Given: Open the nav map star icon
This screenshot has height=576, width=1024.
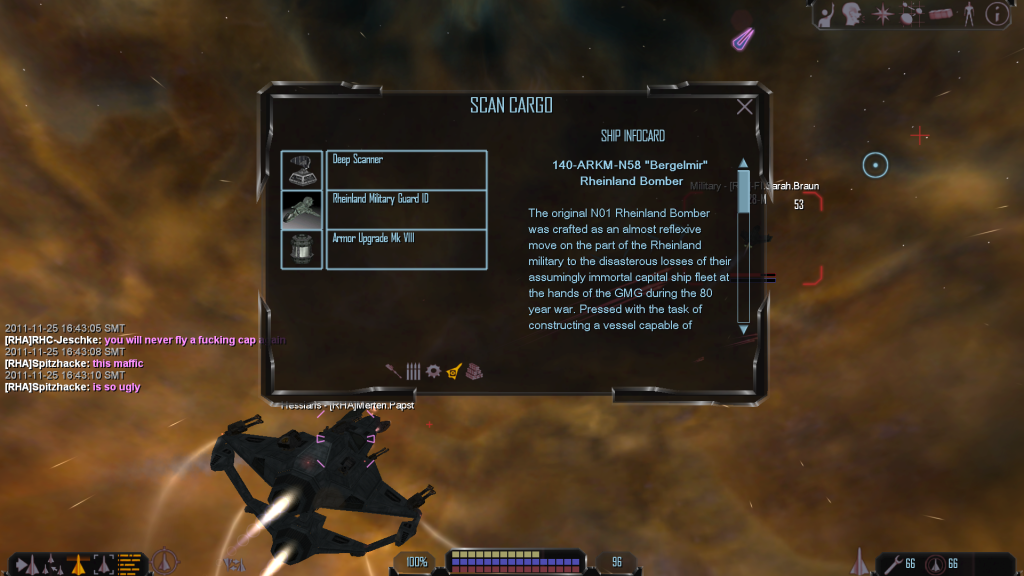Looking at the screenshot, I should pos(883,14).
